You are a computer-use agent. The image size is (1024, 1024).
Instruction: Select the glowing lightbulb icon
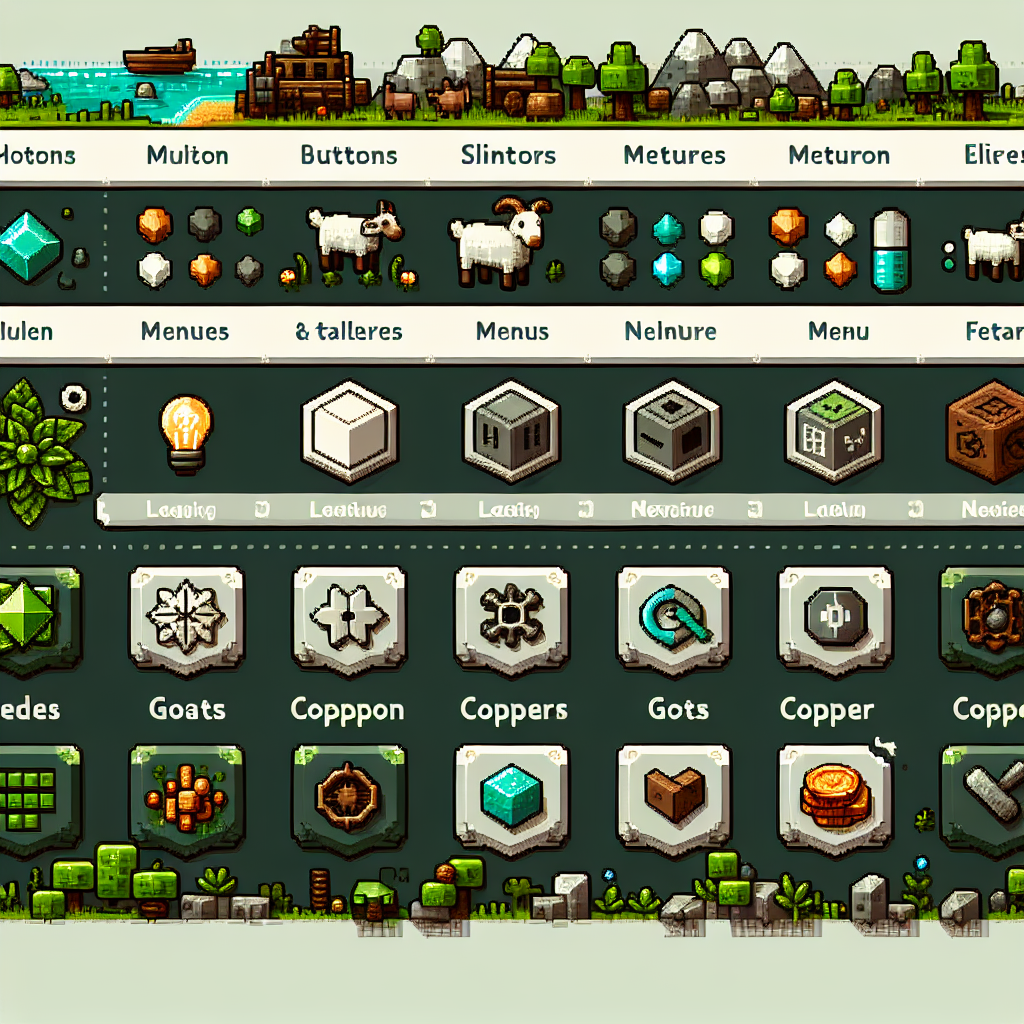(x=187, y=428)
